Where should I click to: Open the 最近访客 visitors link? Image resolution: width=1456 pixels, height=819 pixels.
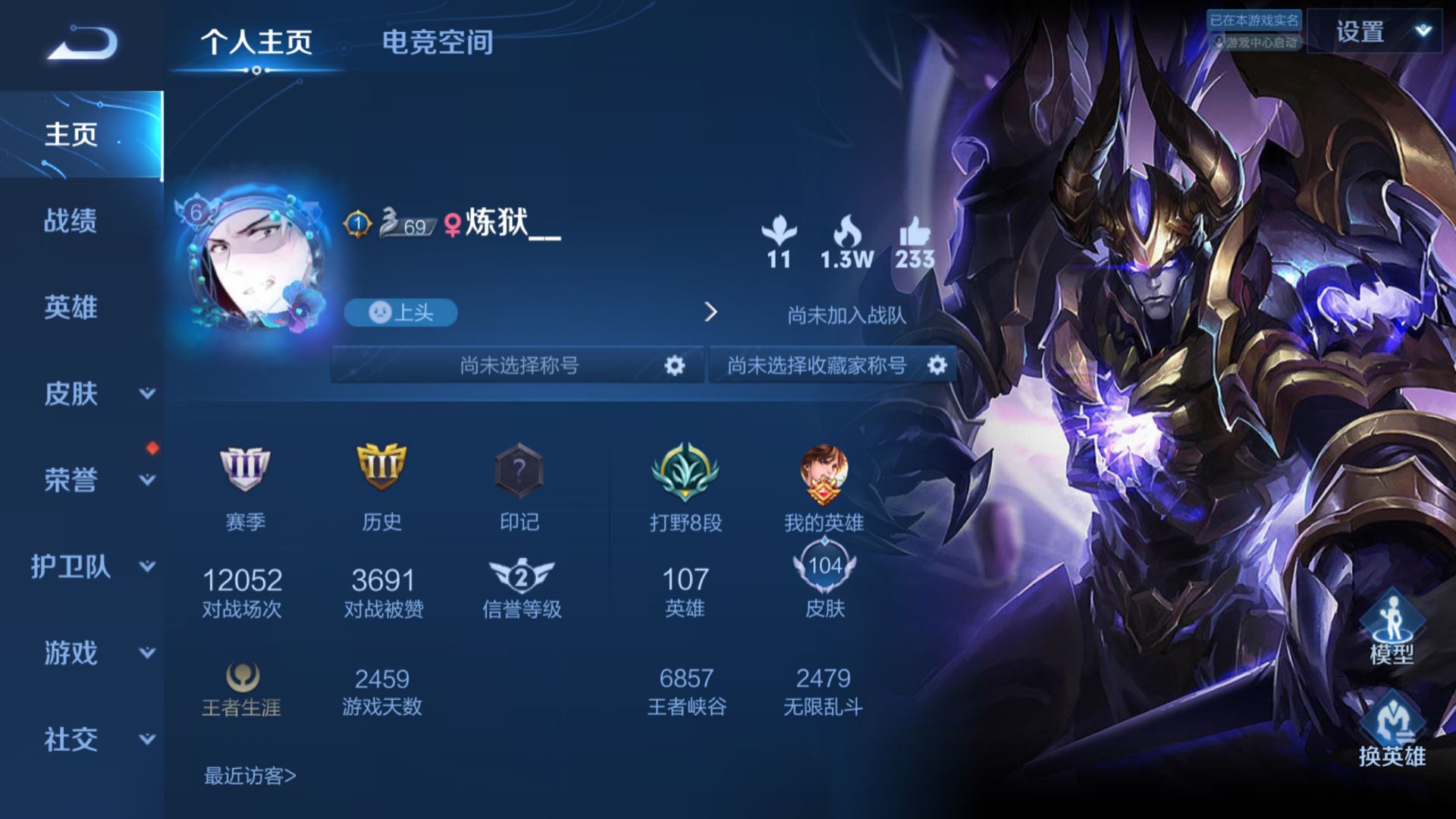[249, 776]
